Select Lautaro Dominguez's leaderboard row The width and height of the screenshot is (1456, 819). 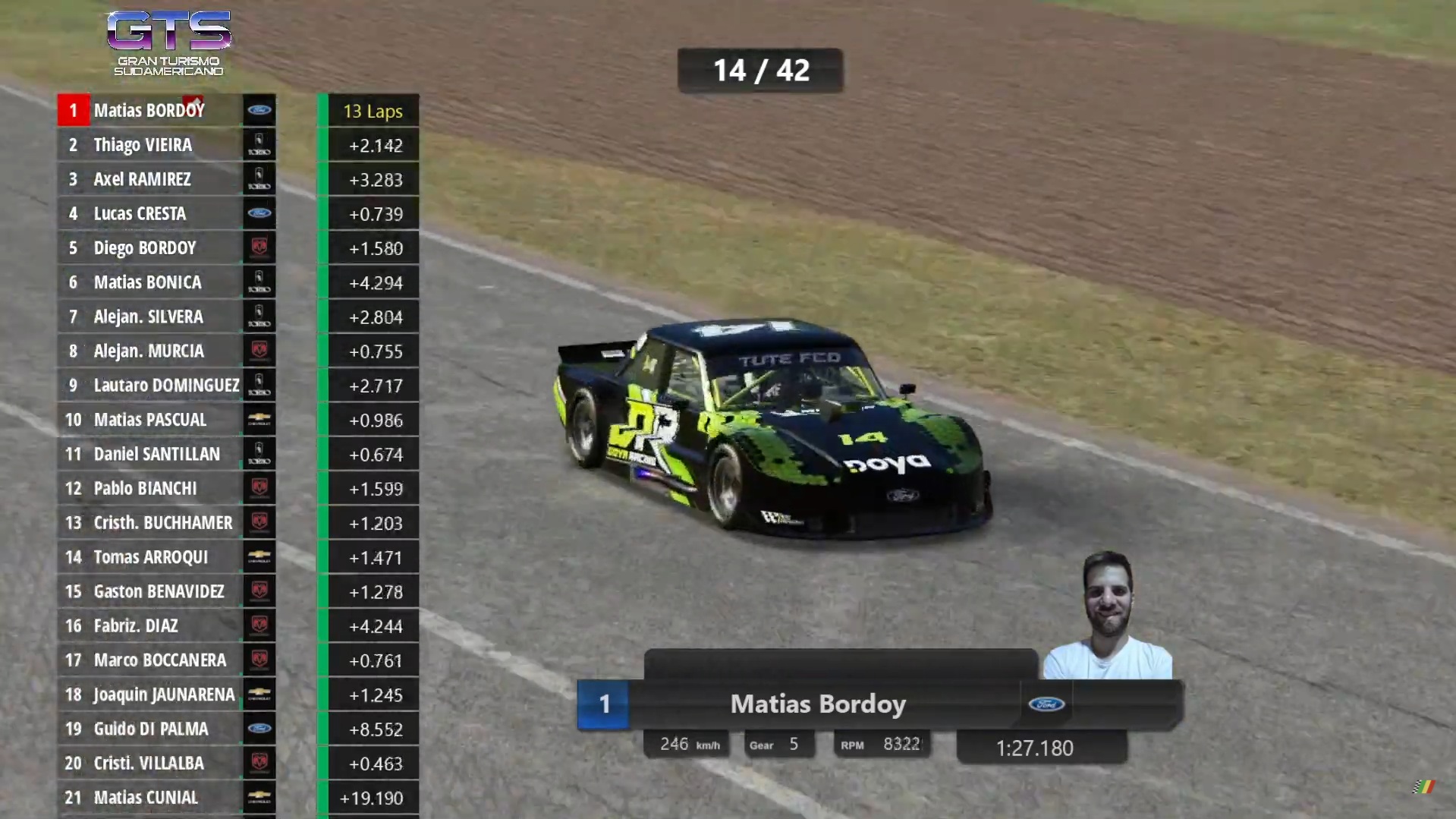(166, 386)
